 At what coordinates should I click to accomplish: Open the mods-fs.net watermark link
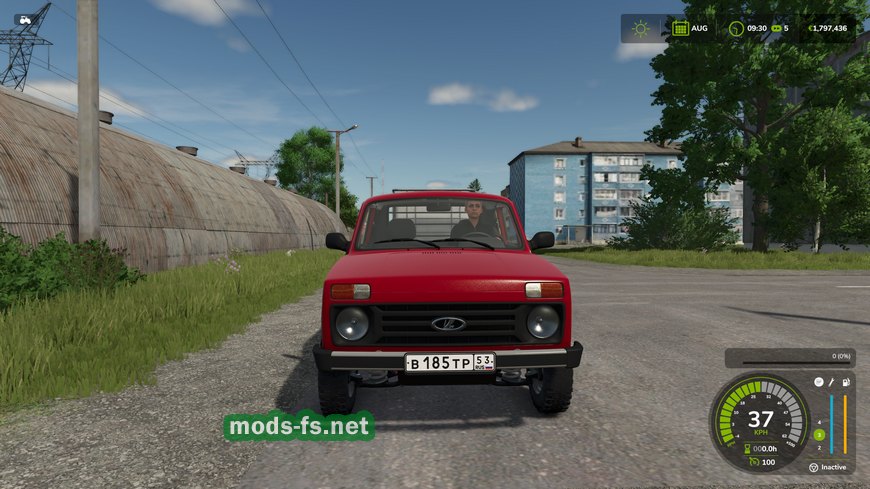pyautogui.click(x=299, y=427)
